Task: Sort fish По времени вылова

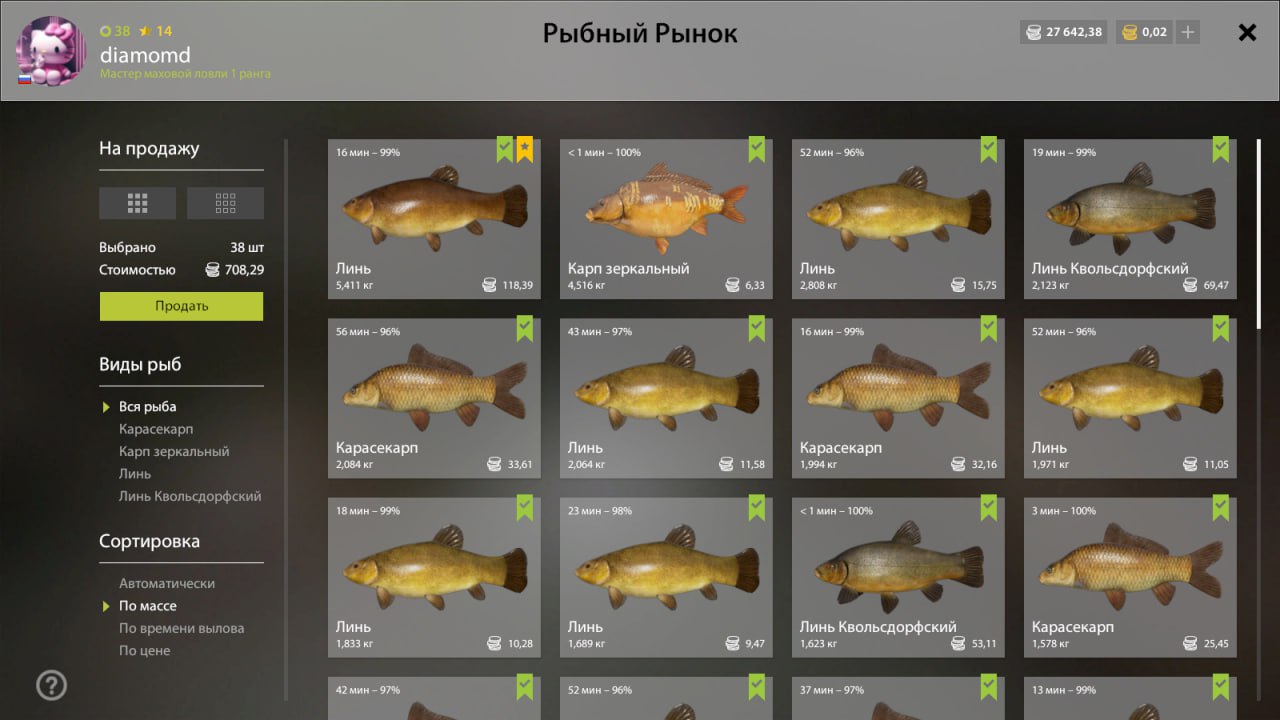Action: pyautogui.click(x=181, y=628)
